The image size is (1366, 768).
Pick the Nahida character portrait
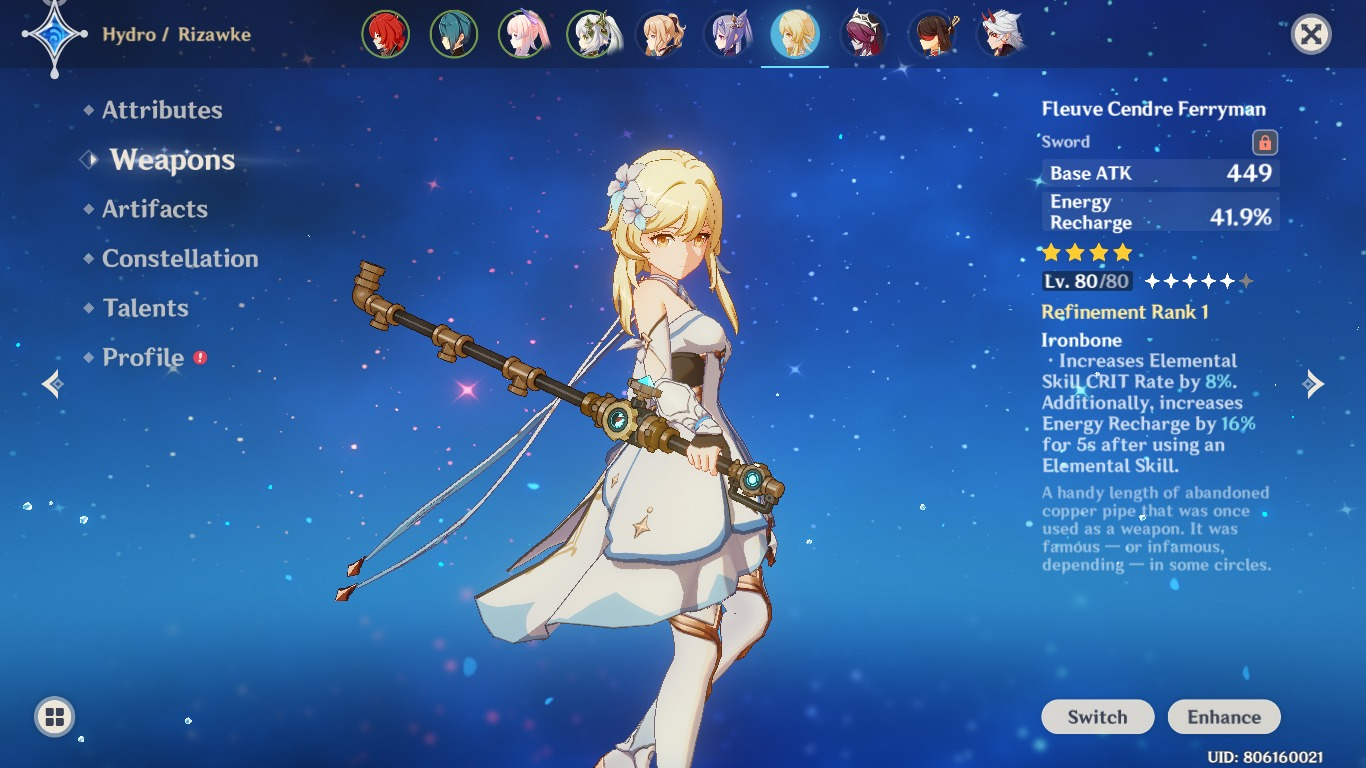click(591, 35)
